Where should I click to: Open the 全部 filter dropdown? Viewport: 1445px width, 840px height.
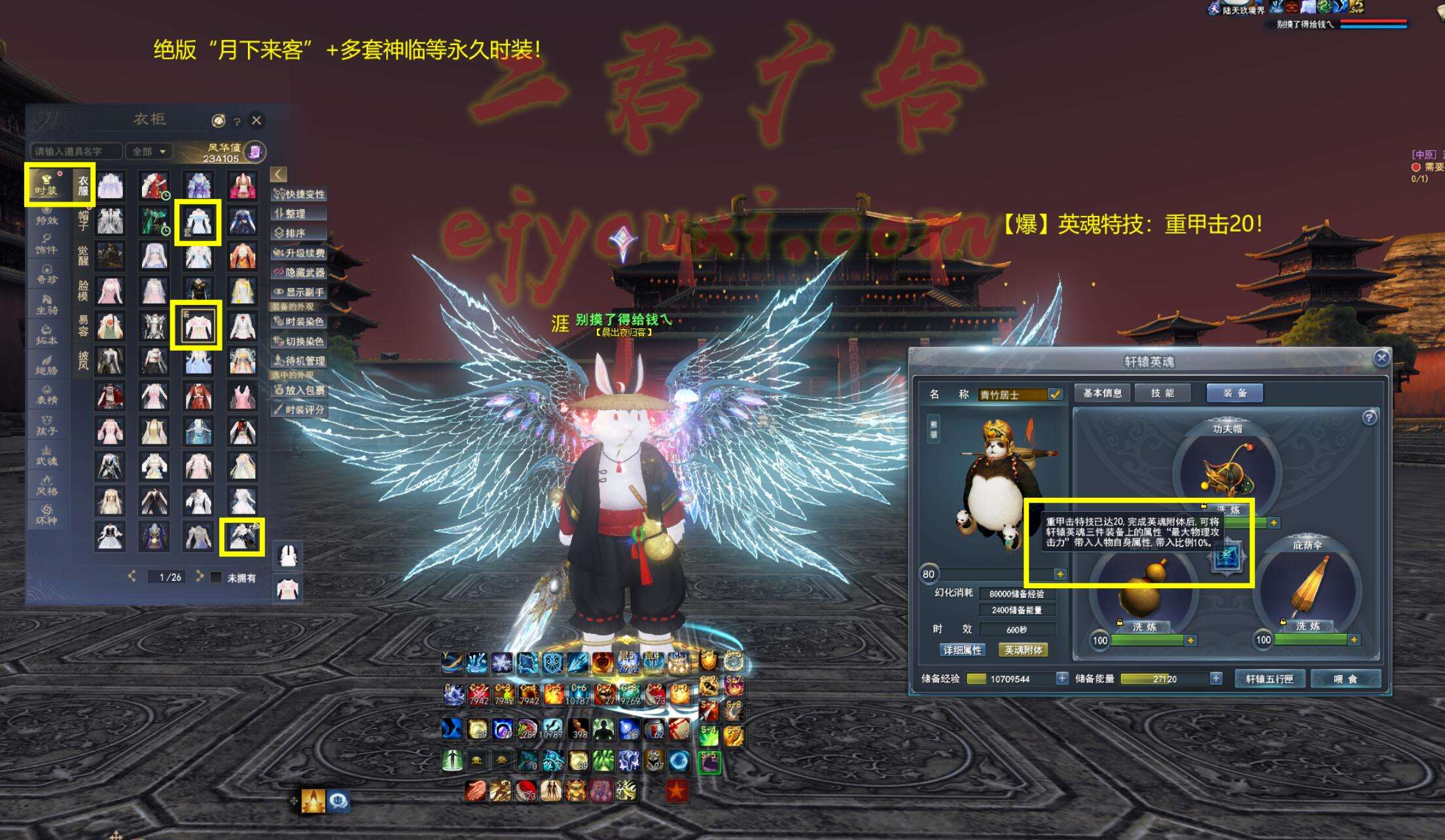click(149, 152)
